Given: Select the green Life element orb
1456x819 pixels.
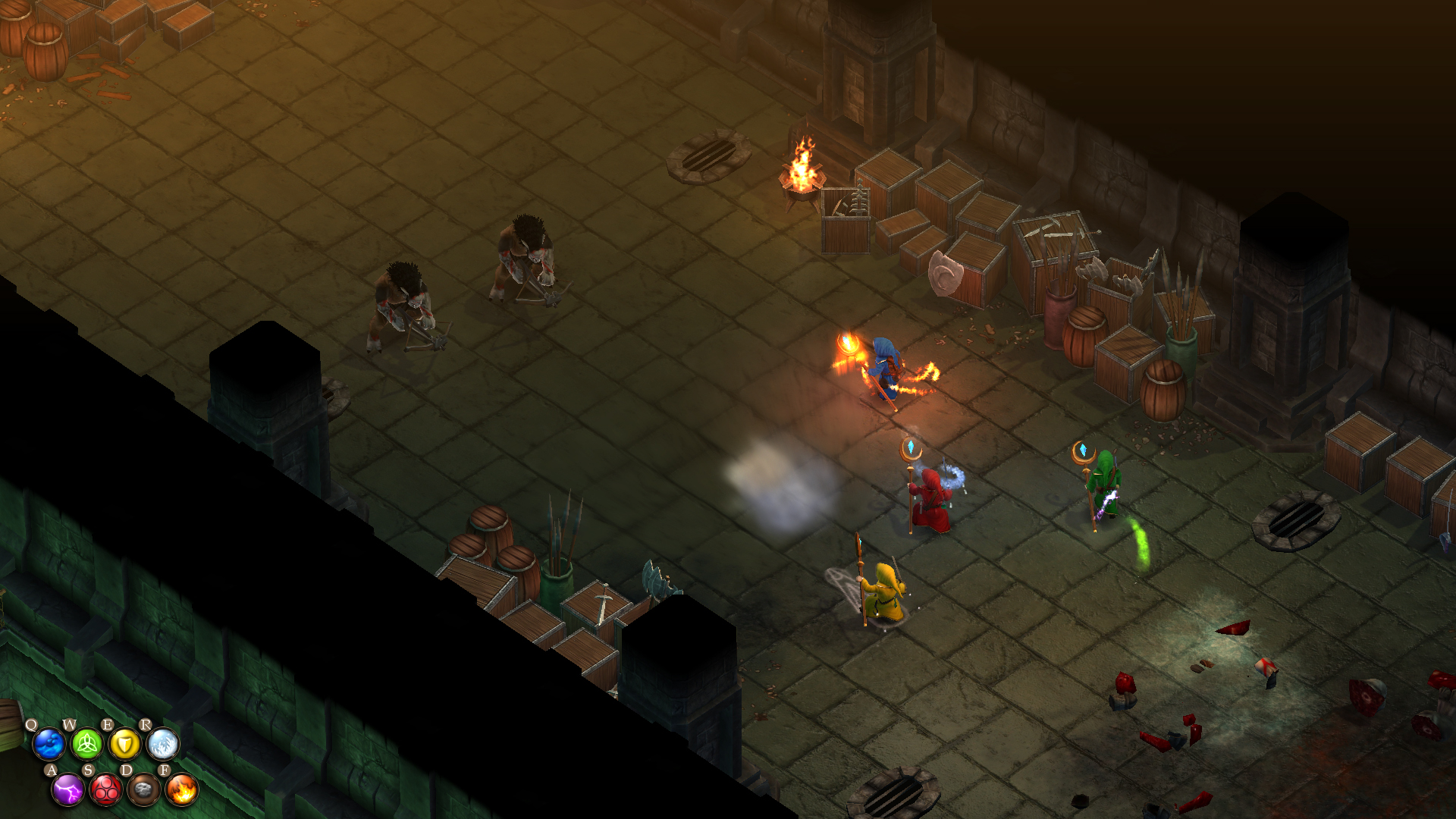Looking at the screenshot, I should (x=87, y=745).
